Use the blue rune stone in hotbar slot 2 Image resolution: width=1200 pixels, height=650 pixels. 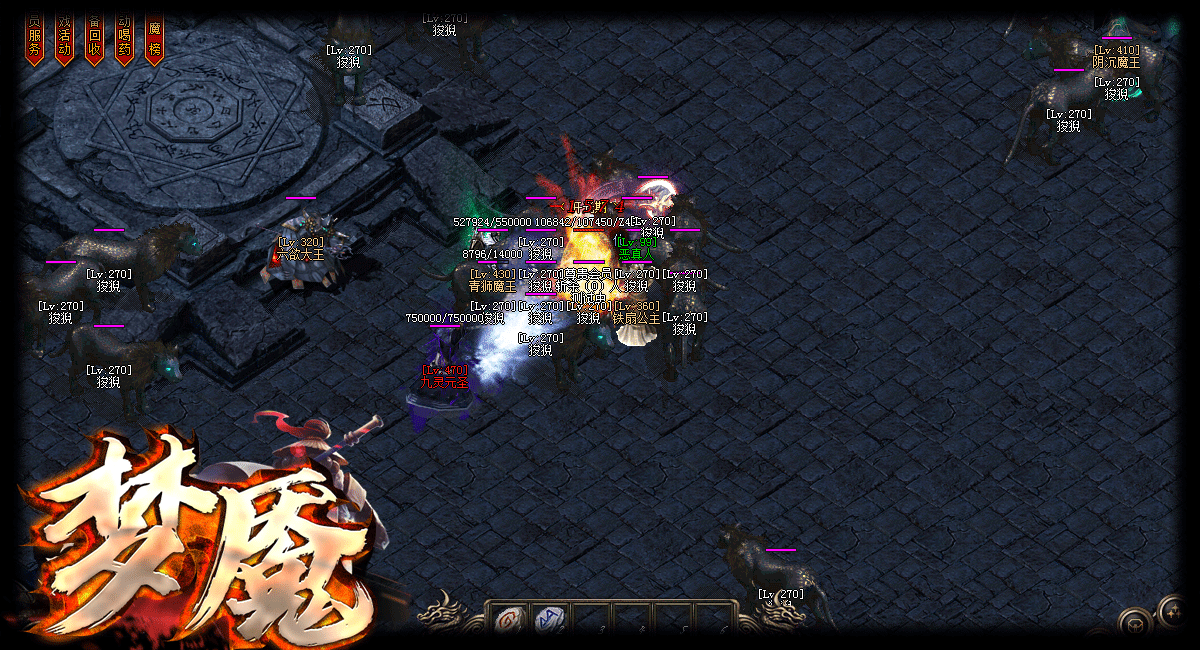point(548,620)
